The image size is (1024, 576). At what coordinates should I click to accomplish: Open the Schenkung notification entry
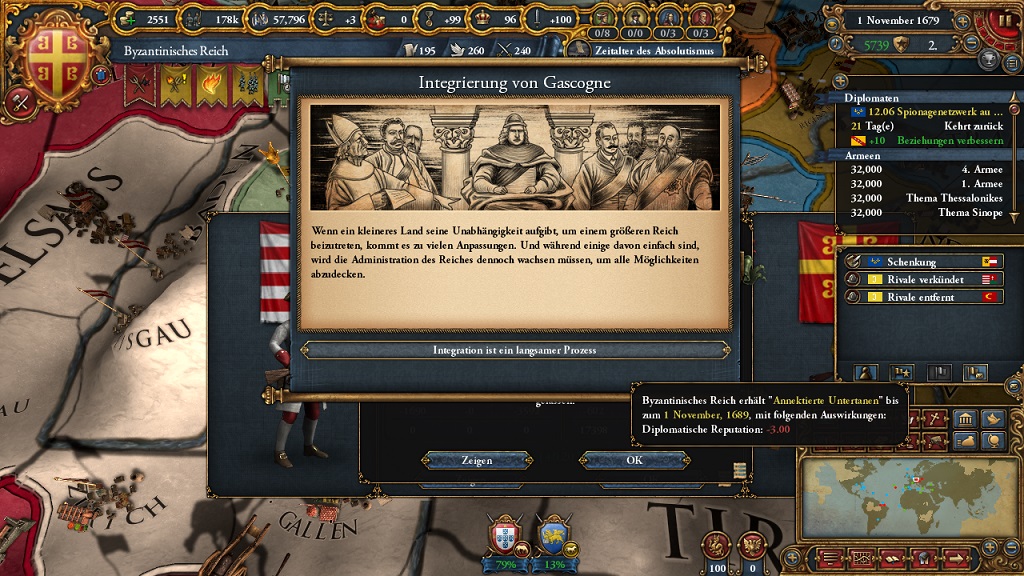(x=921, y=261)
